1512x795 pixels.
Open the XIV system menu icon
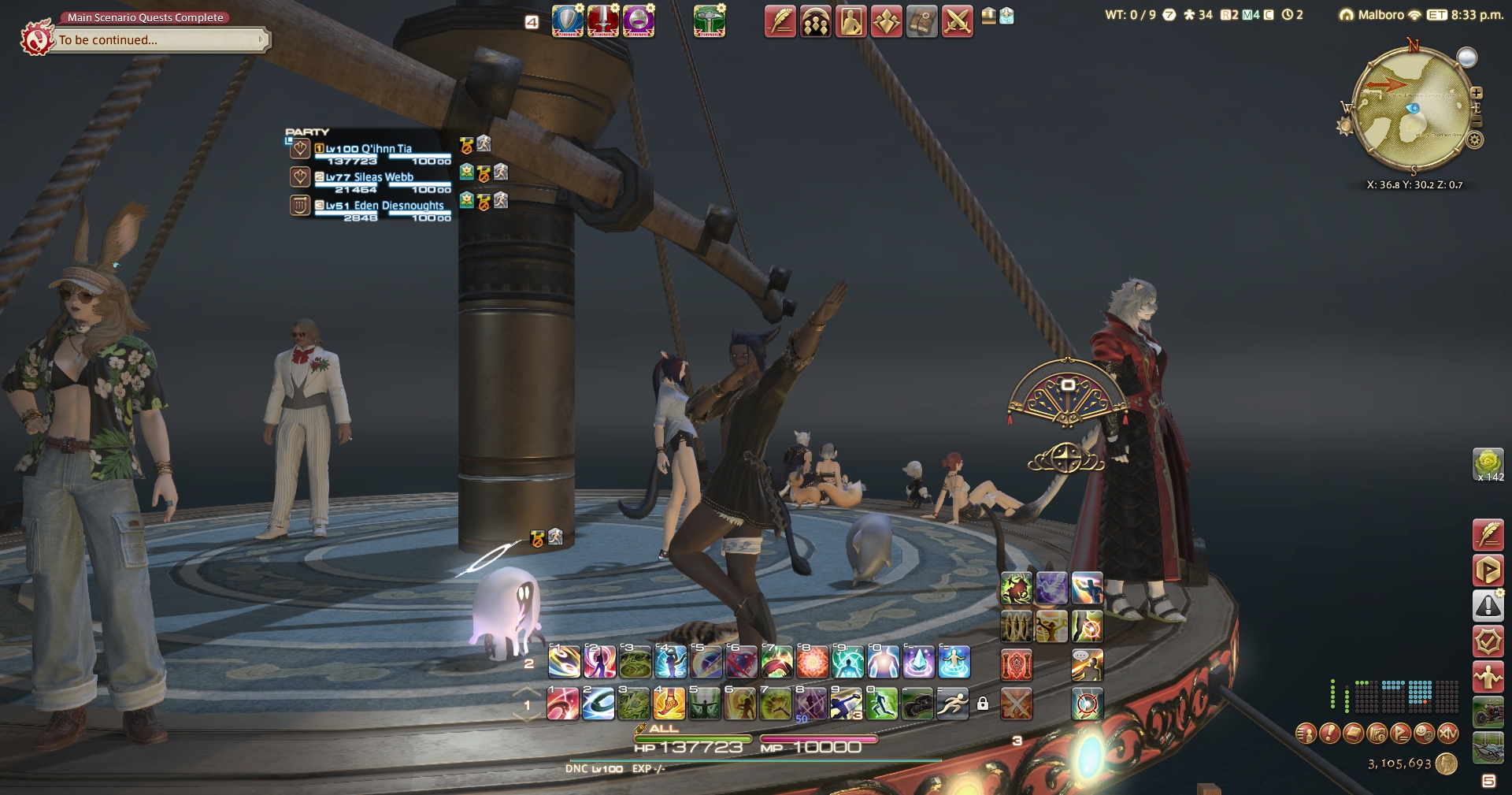pos(1448,734)
